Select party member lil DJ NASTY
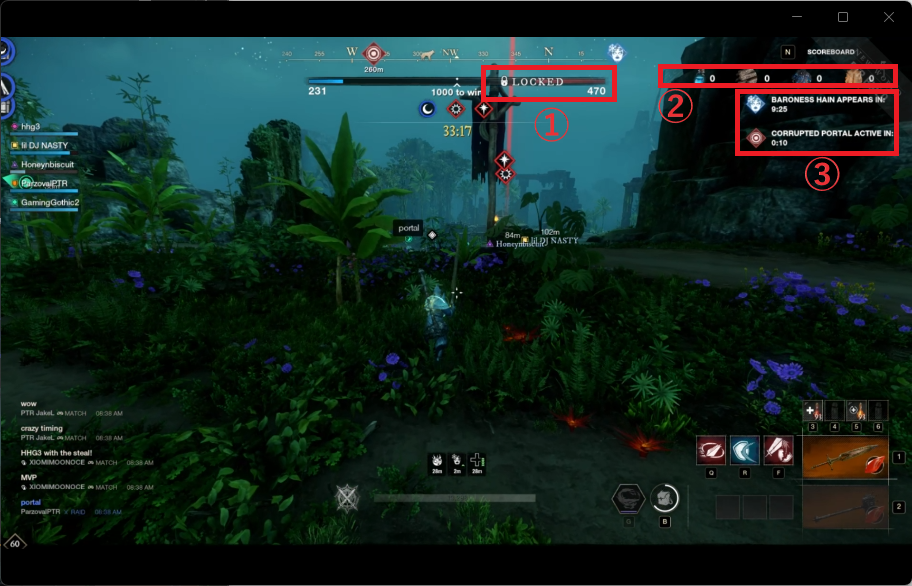The height and width of the screenshot is (586, 912). click(45, 146)
